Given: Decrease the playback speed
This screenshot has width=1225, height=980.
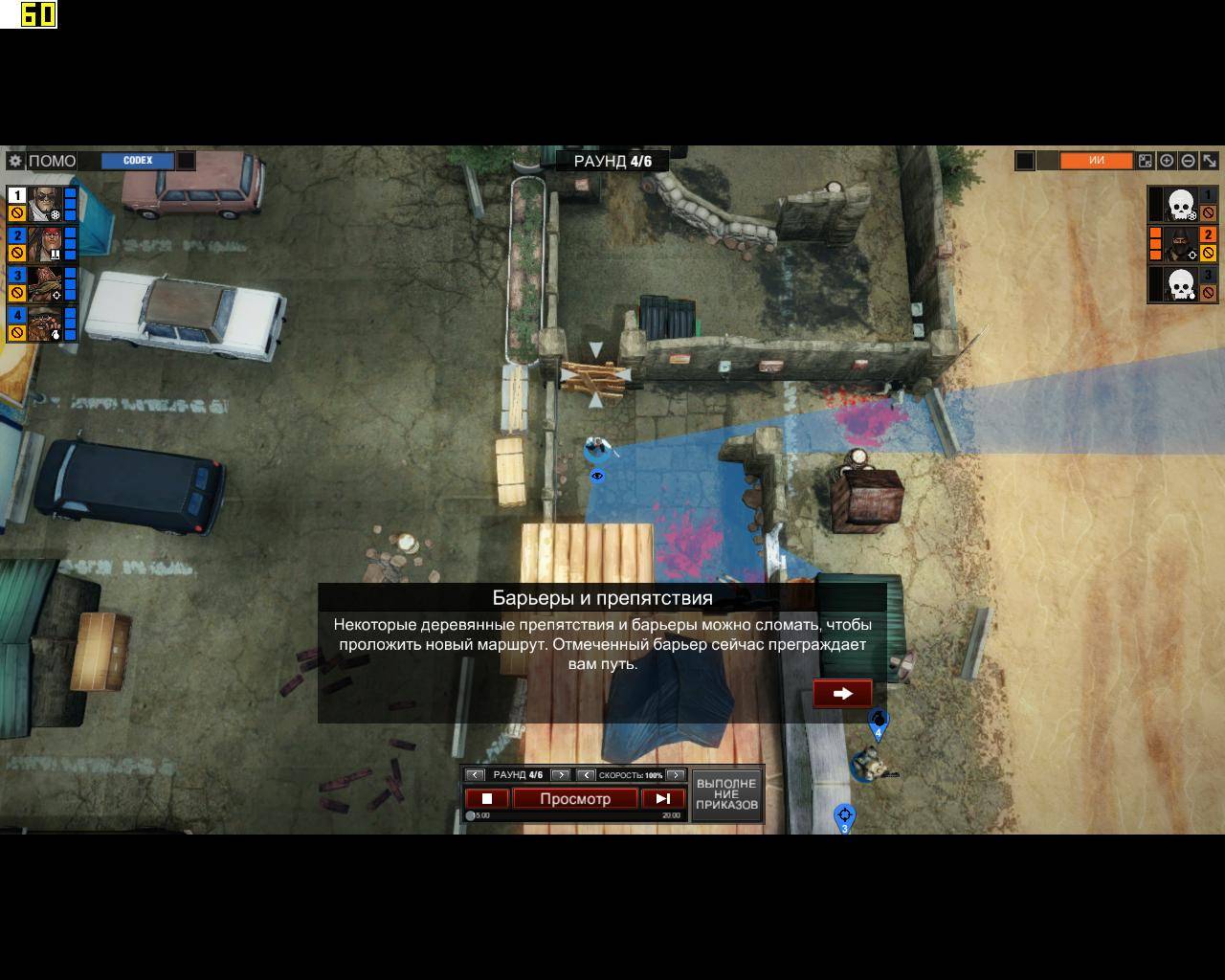Looking at the screenshot, I should point(586,774).
